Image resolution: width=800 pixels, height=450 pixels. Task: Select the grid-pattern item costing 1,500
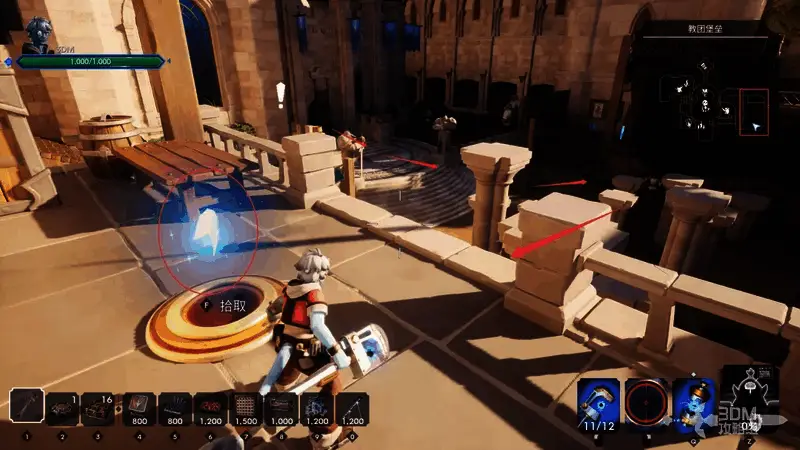(246, 408)
